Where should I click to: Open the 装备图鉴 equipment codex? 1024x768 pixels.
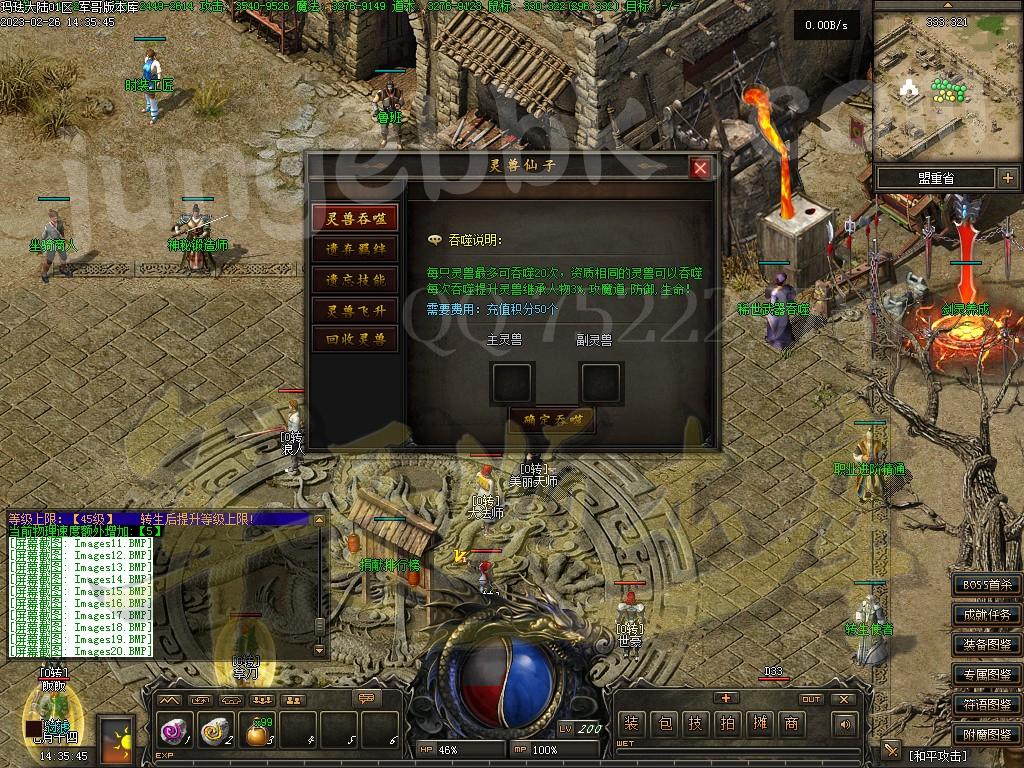tap(987, 645)
